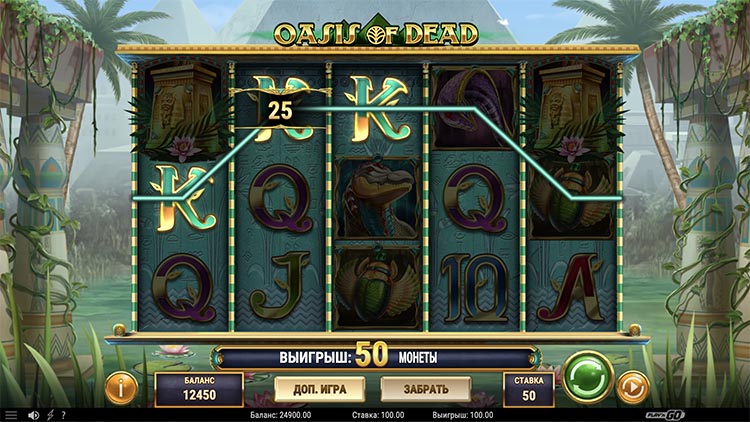Toggle the lightning bolt fast-play icon
The height and width of the screenshot is (422, 750).
[x=49, y=414]
